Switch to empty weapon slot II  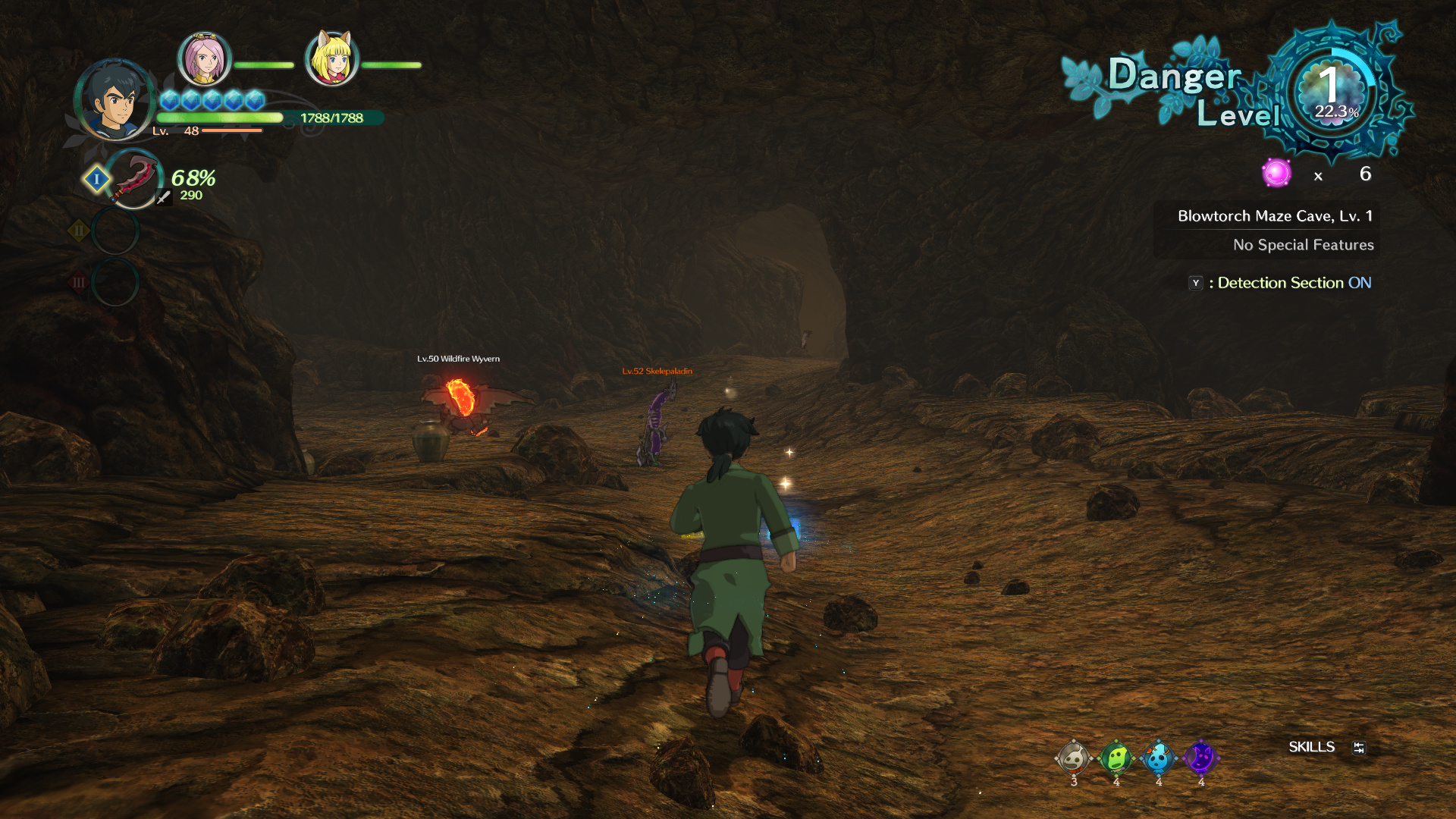tap(115, 231)
